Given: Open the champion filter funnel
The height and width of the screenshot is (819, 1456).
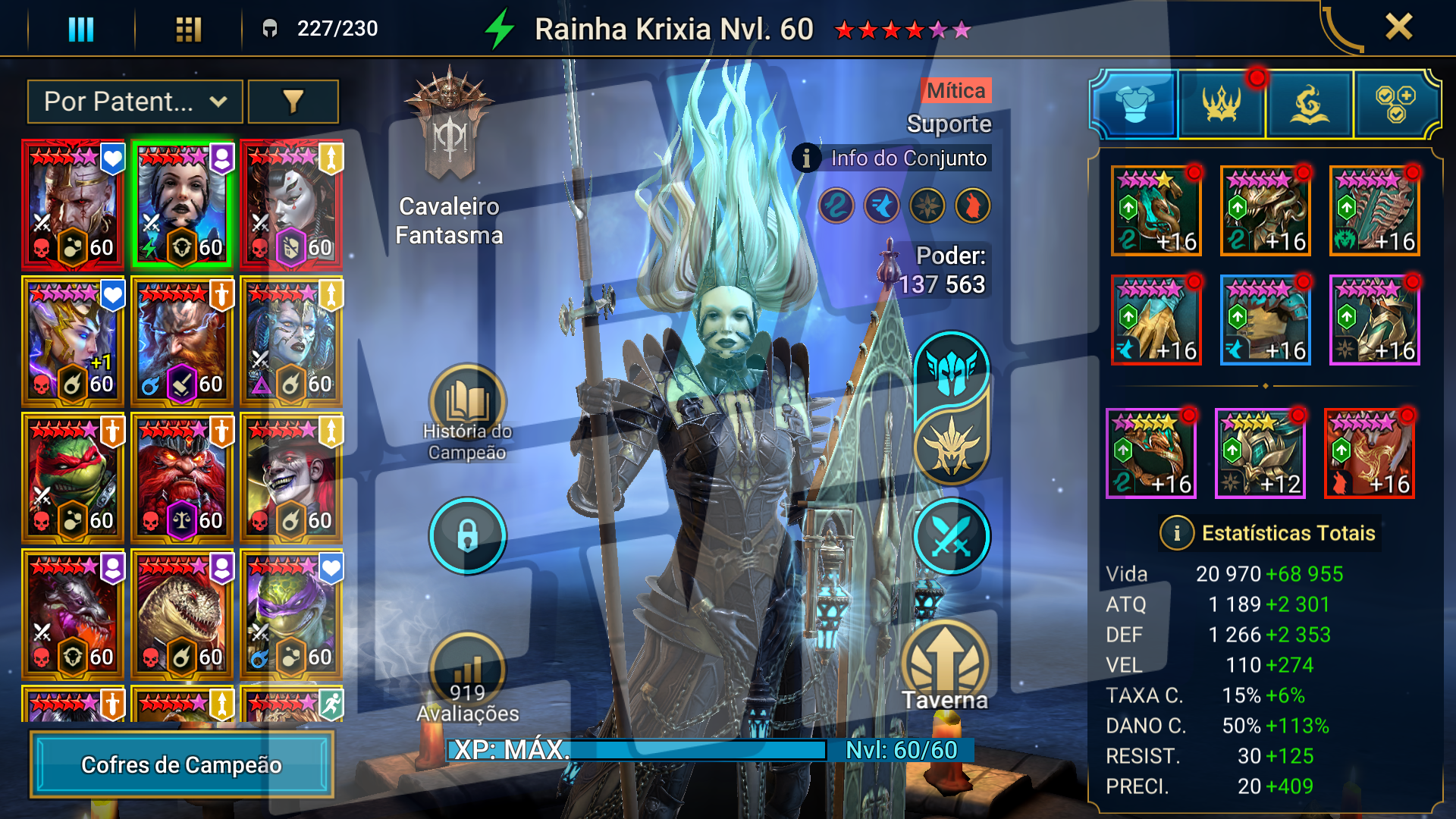Looking at the screenshot, I should [x=293, y=102].
